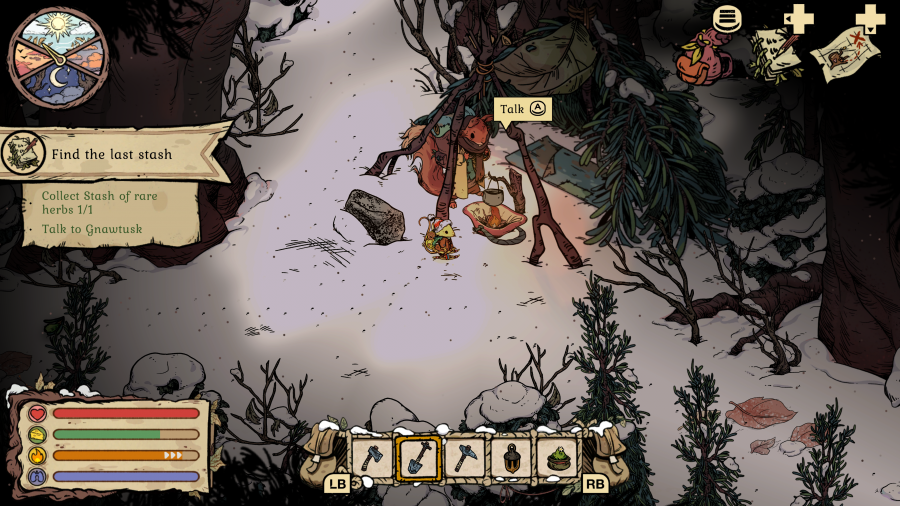Select the shovel hotbar slot
The width and height of the screenshot is (900, 506).
pos(418,459)
